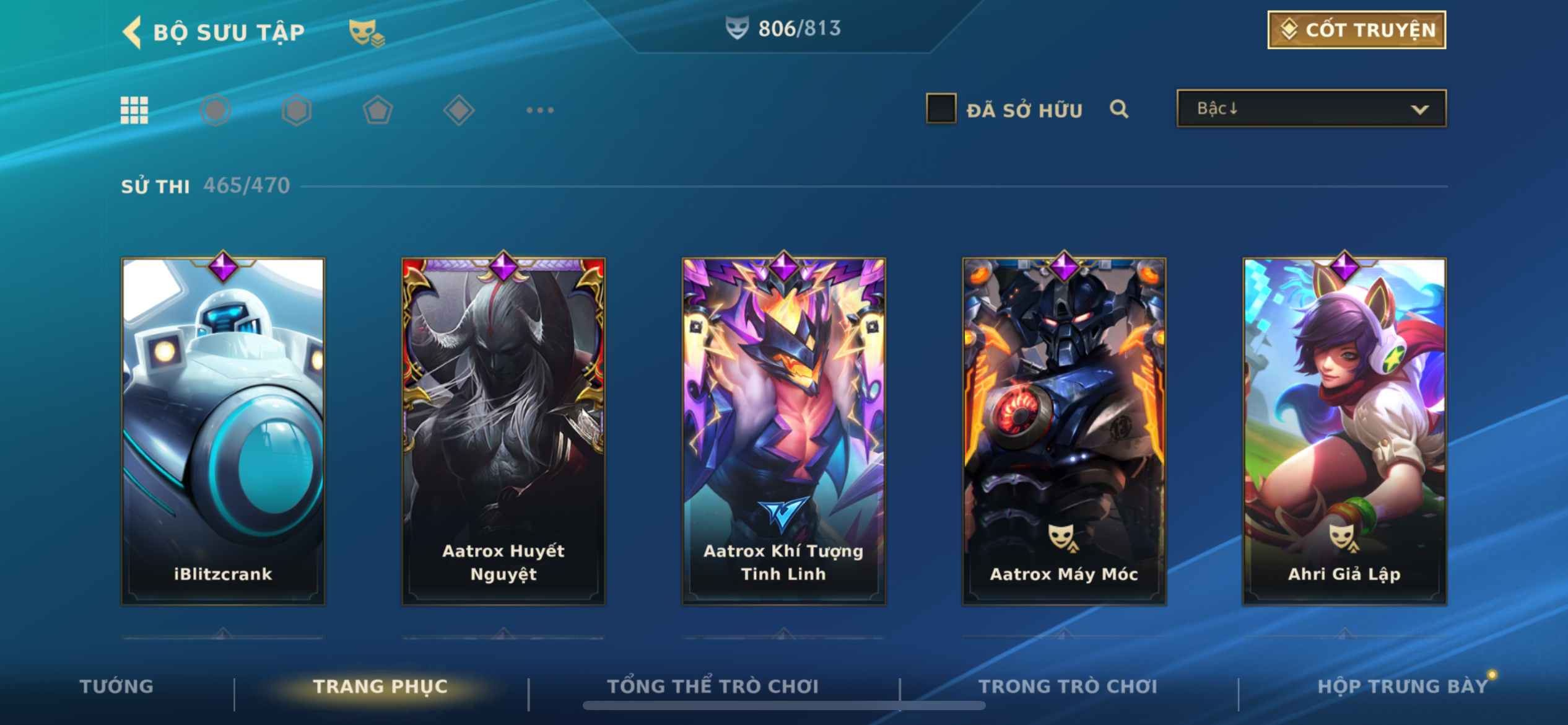Screen dimensions: 1568x725
Task: Go to the Trong Trò Chơi tab
Action: pyautogui.click(x=1068, y=686)
